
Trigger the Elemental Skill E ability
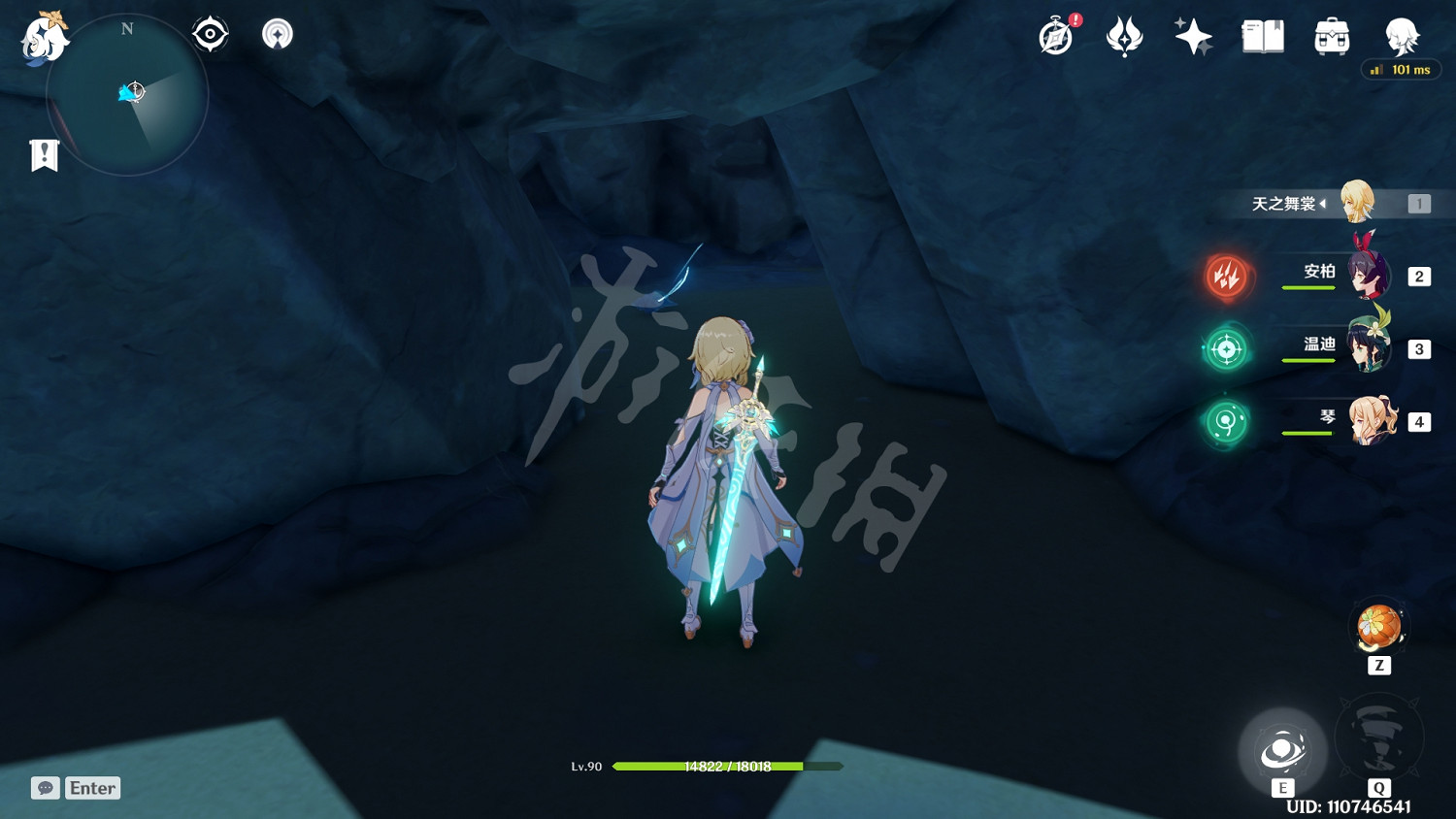pos(1284,750)
